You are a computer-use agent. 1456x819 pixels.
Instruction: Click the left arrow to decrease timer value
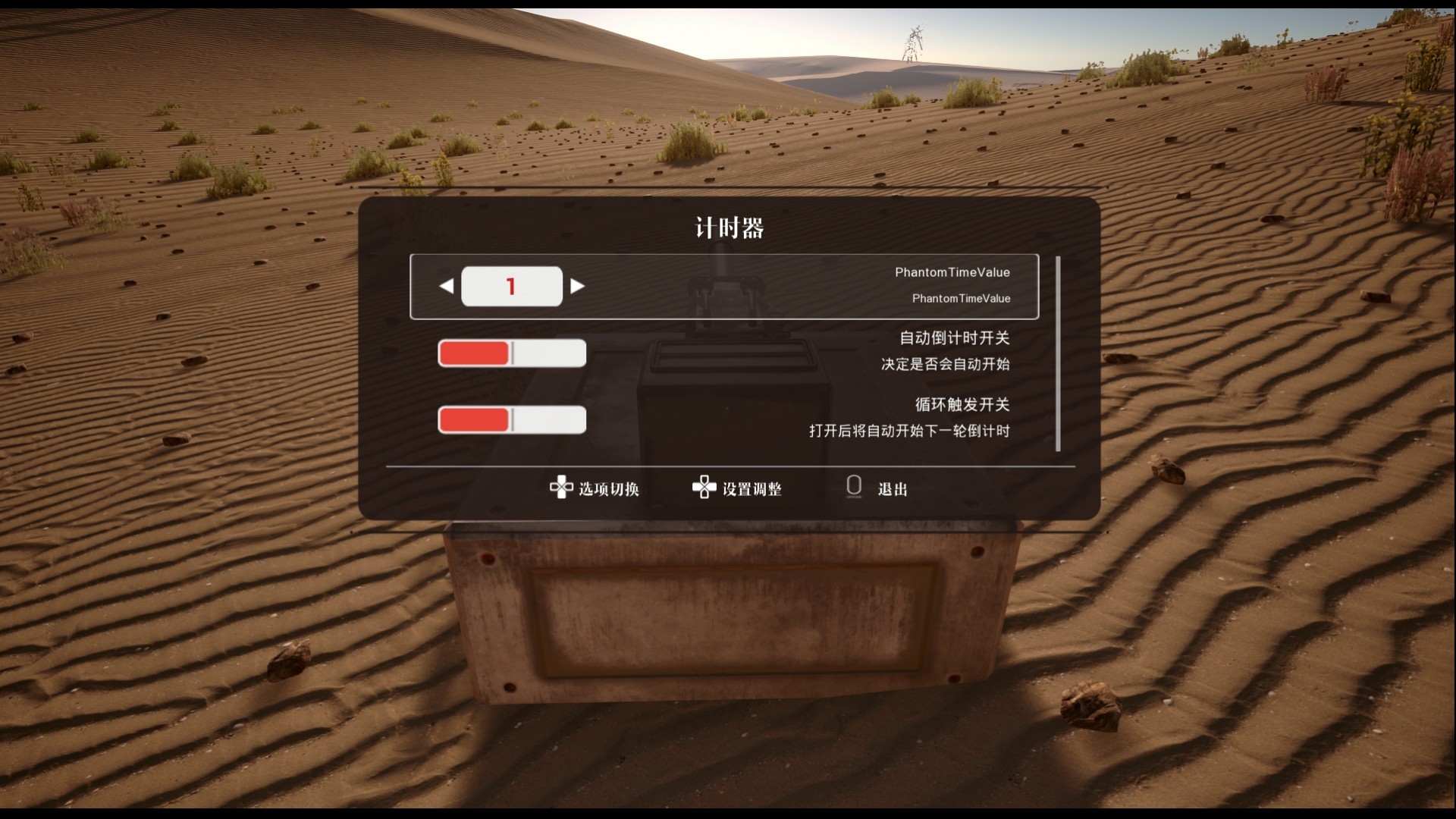446,286
